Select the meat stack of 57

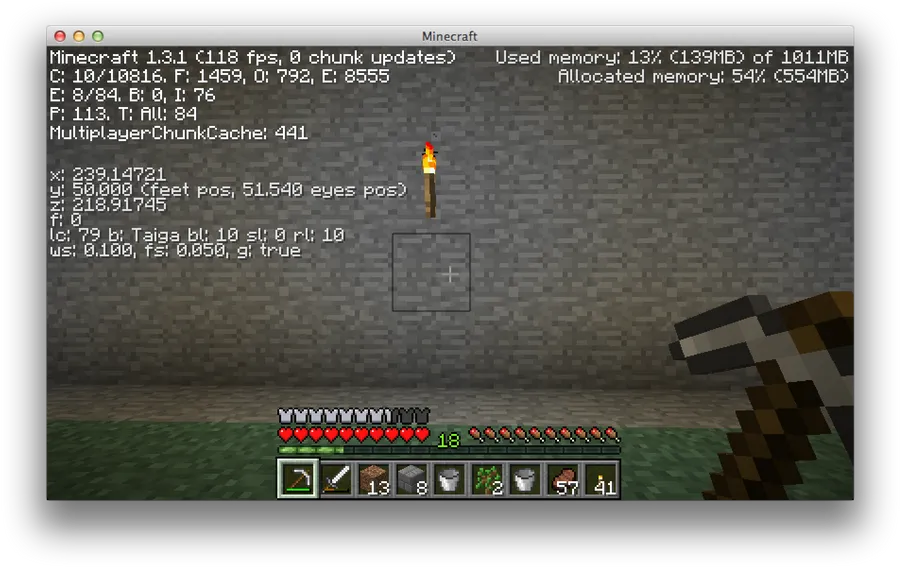coord(563,479)
